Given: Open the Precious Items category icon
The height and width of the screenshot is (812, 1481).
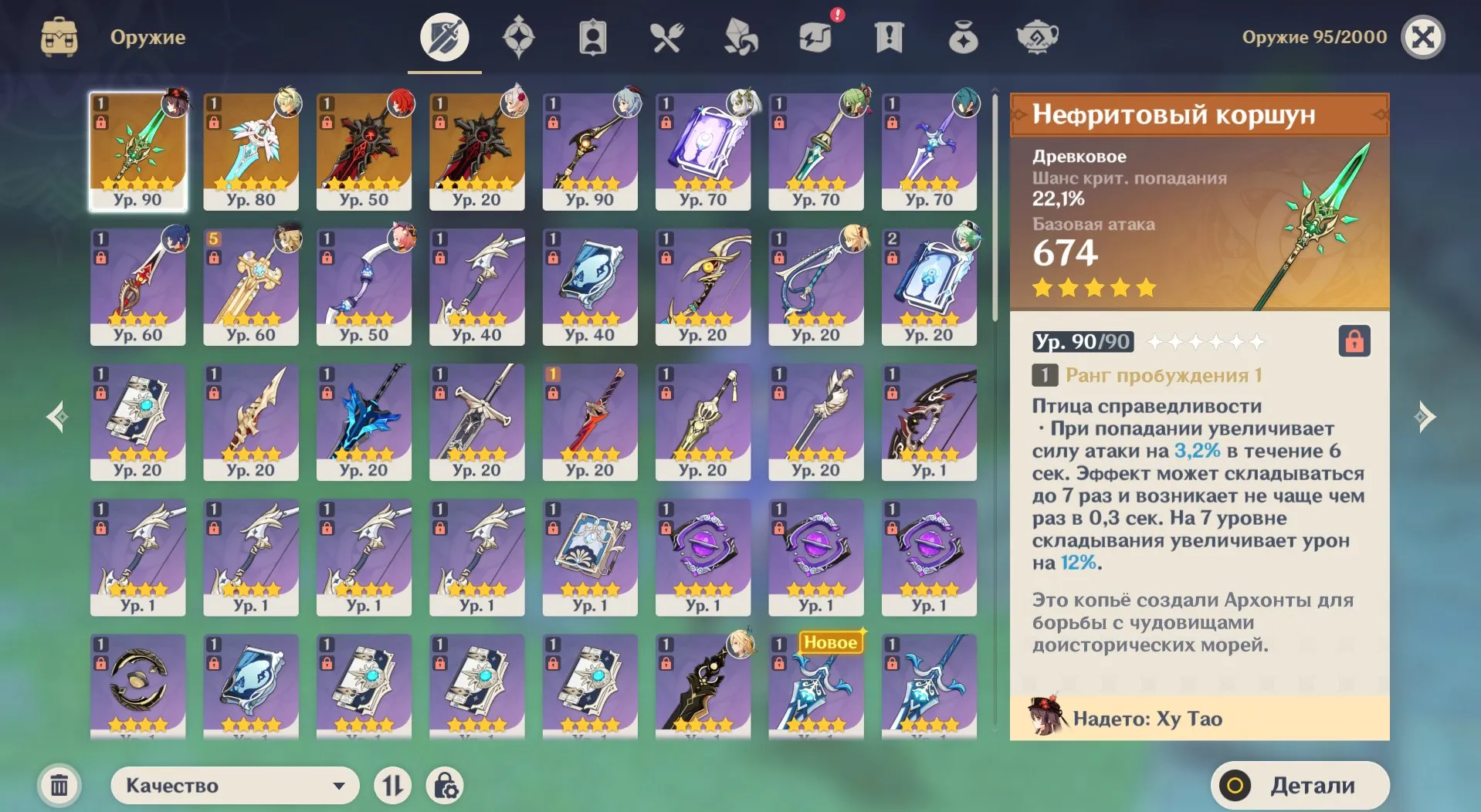Looking at the screenshot, I should point(962,36).
